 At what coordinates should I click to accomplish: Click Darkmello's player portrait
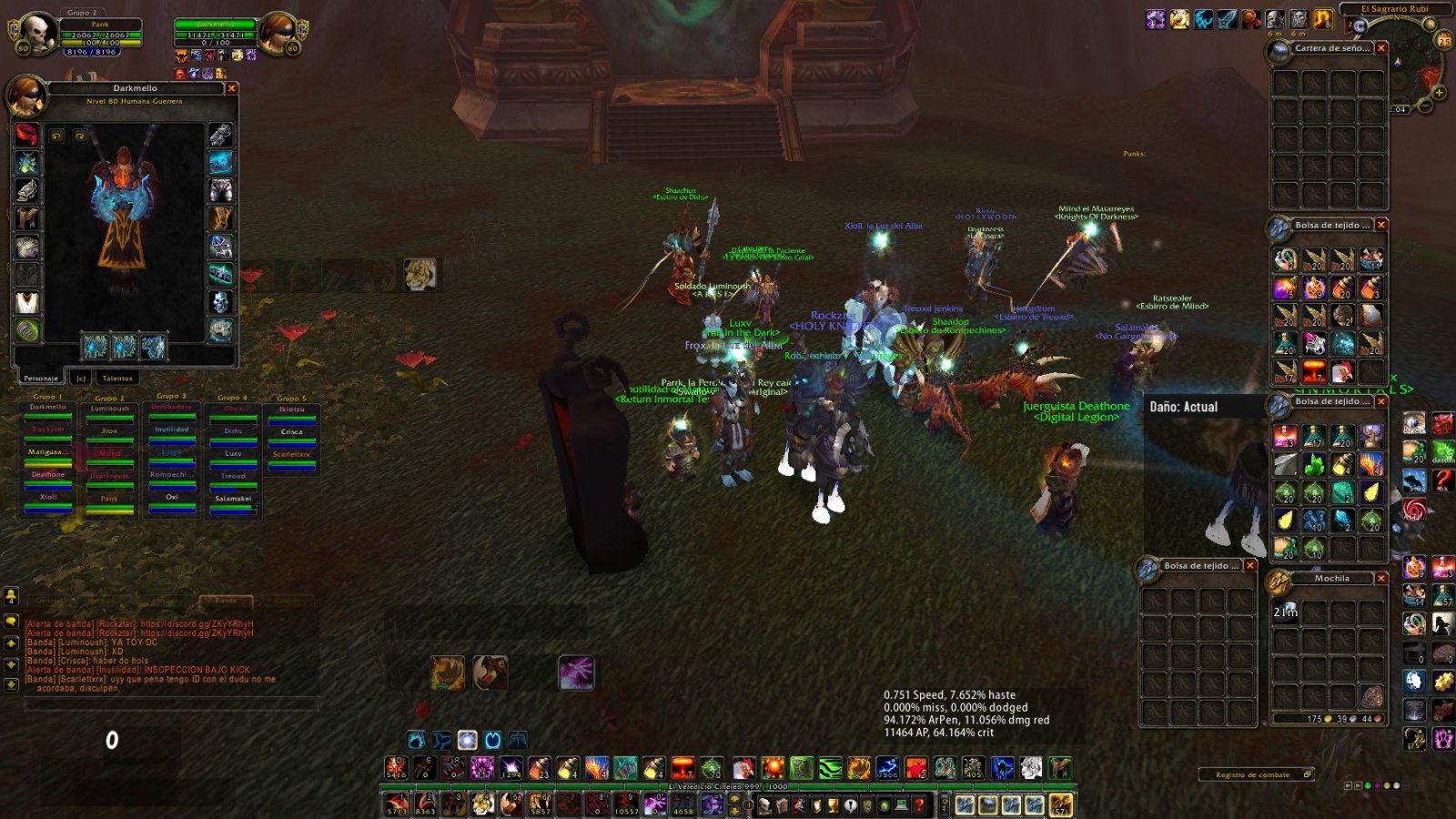(x=277, y=33)
